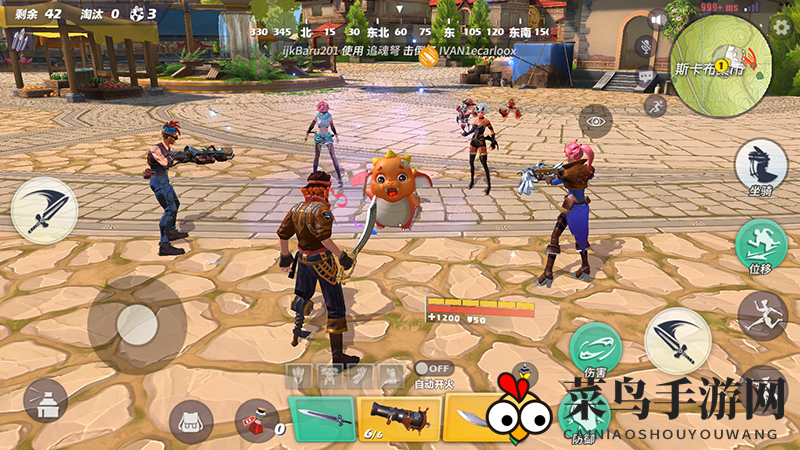Toggle the microphone voice chat button
The height and width of the screenshot is (450, 800).
[644, 46]
